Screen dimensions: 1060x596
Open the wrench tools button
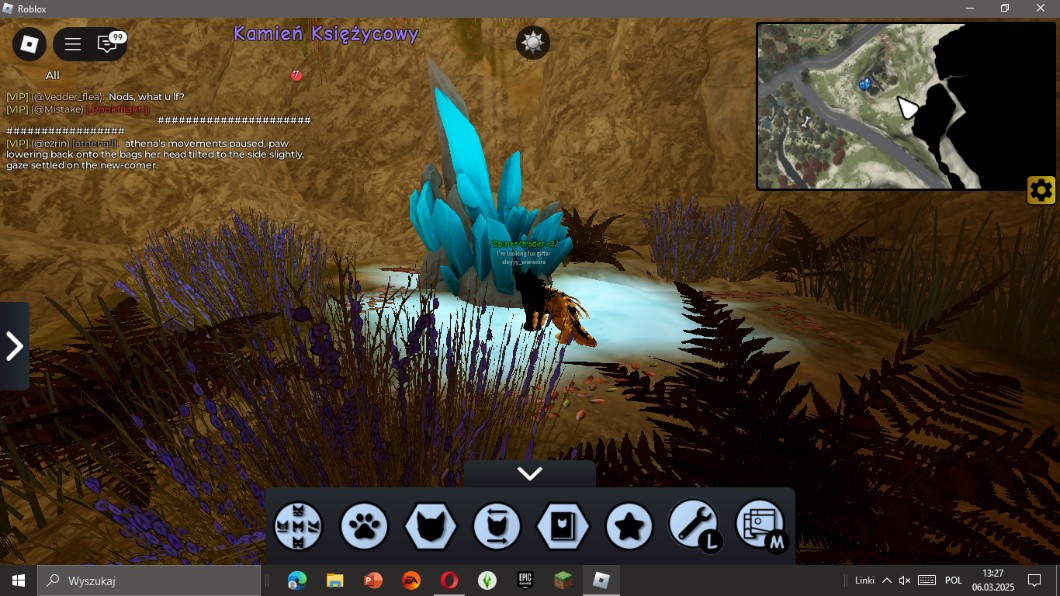pos(693,525)
